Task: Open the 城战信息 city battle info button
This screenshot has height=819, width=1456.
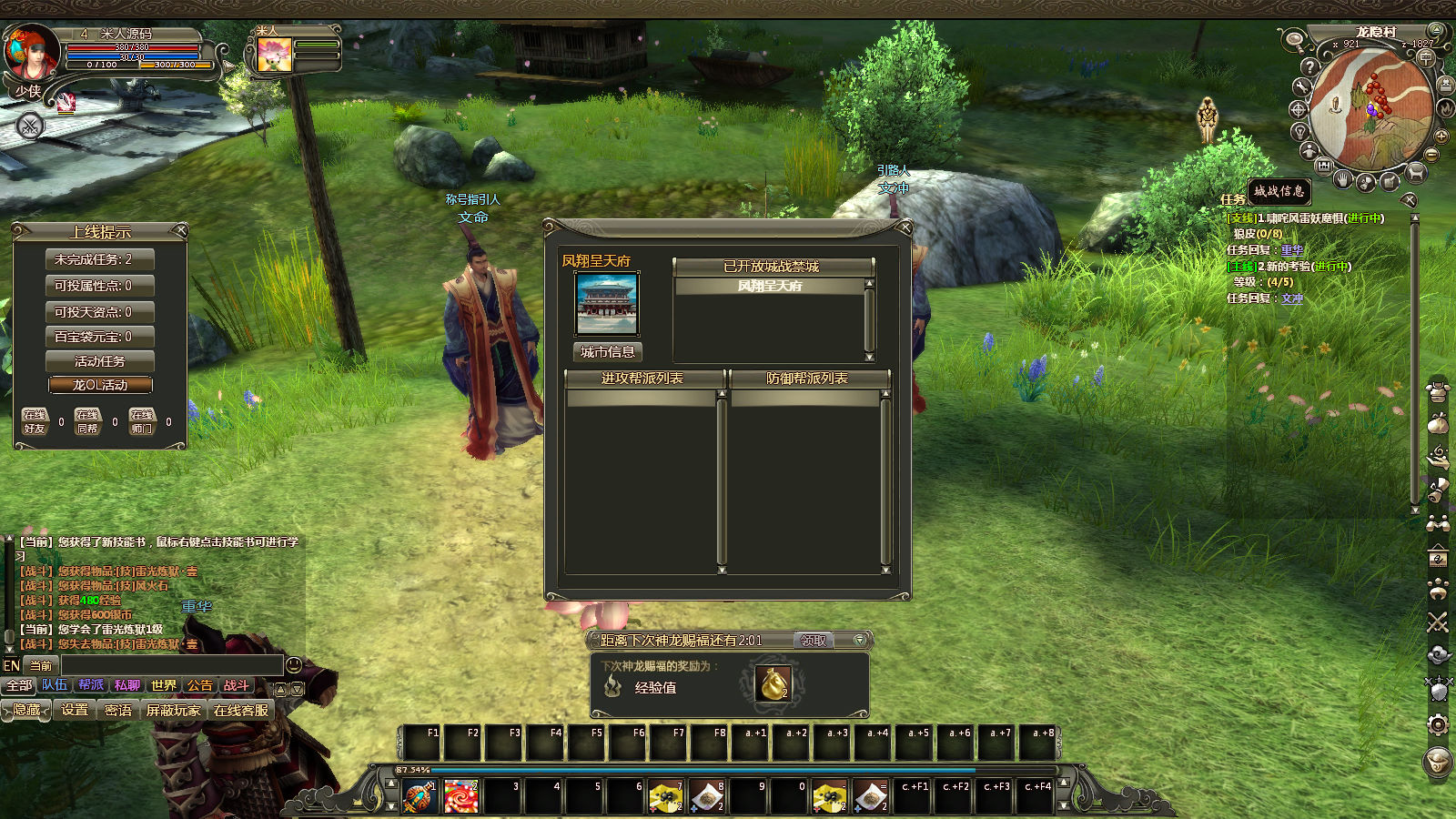Action: click(1279, 191)
